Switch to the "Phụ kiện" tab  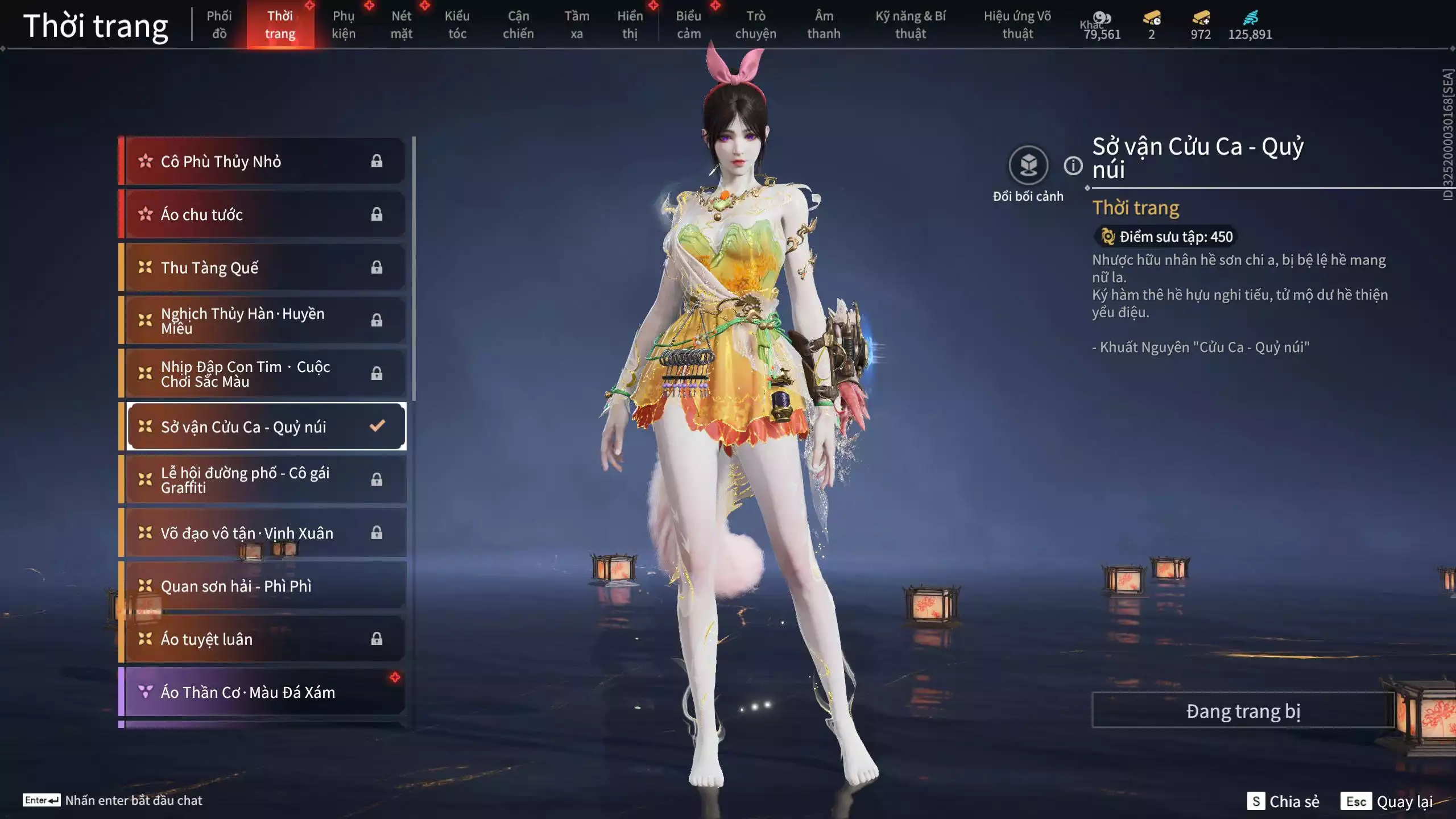pos(344,25)
